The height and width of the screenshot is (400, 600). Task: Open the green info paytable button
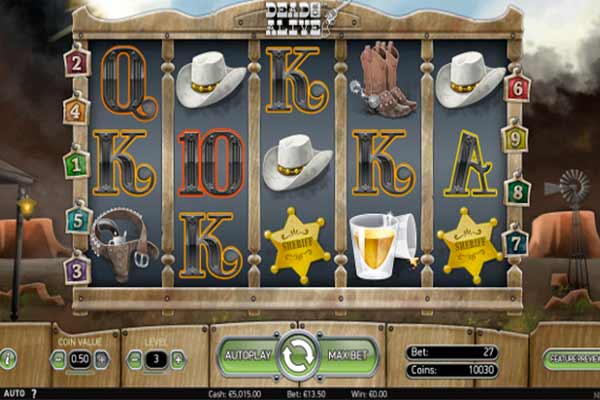[9, 358]
